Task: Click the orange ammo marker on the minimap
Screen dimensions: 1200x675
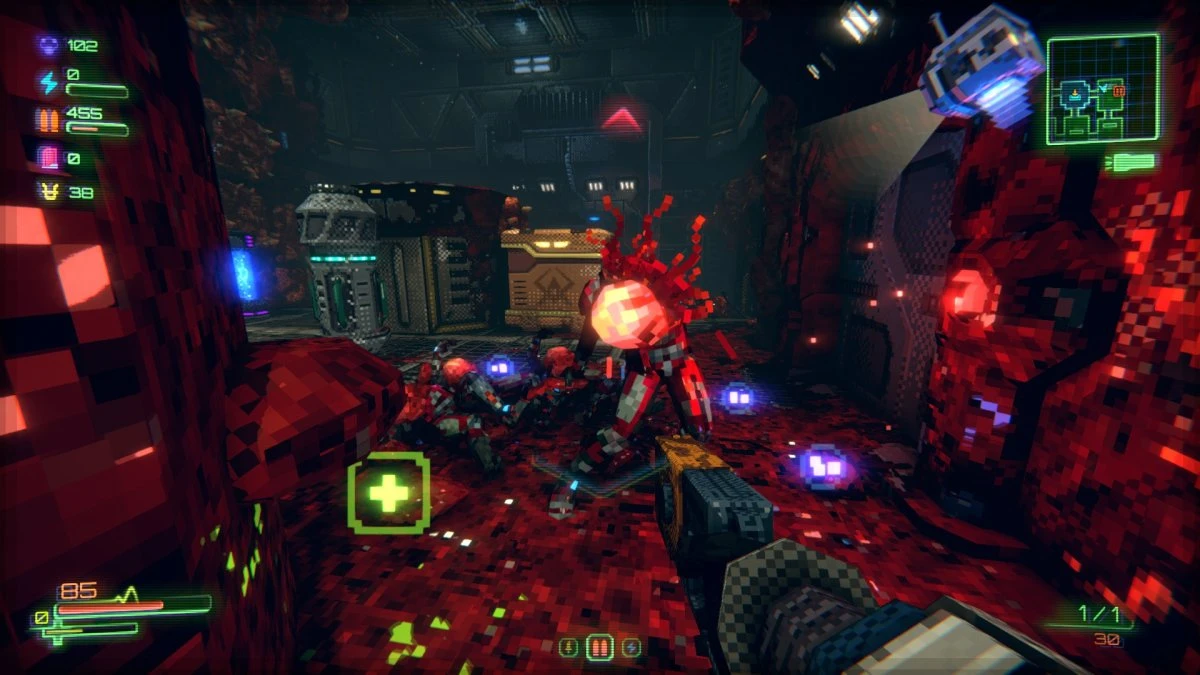Action: [x=1119, y=91]
